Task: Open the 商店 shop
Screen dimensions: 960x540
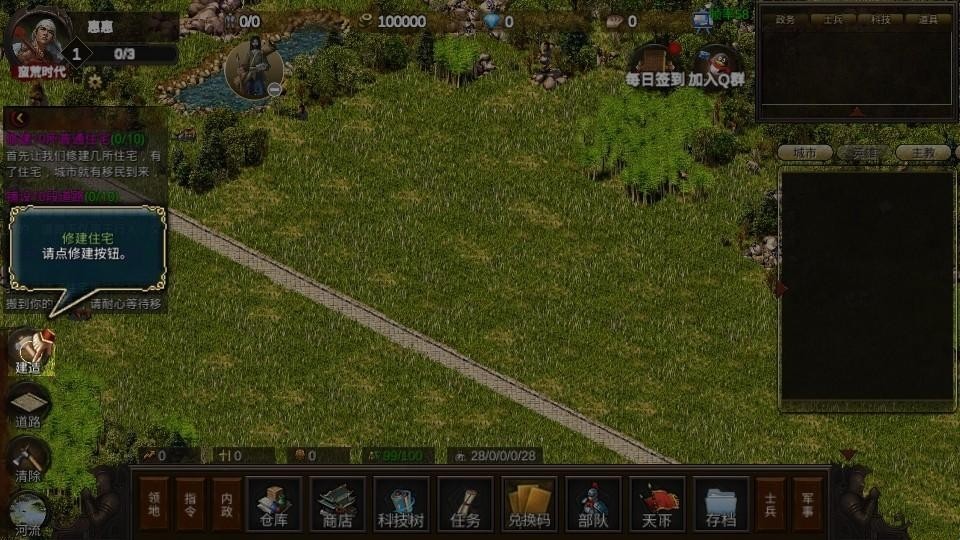Action: (337, 503)
